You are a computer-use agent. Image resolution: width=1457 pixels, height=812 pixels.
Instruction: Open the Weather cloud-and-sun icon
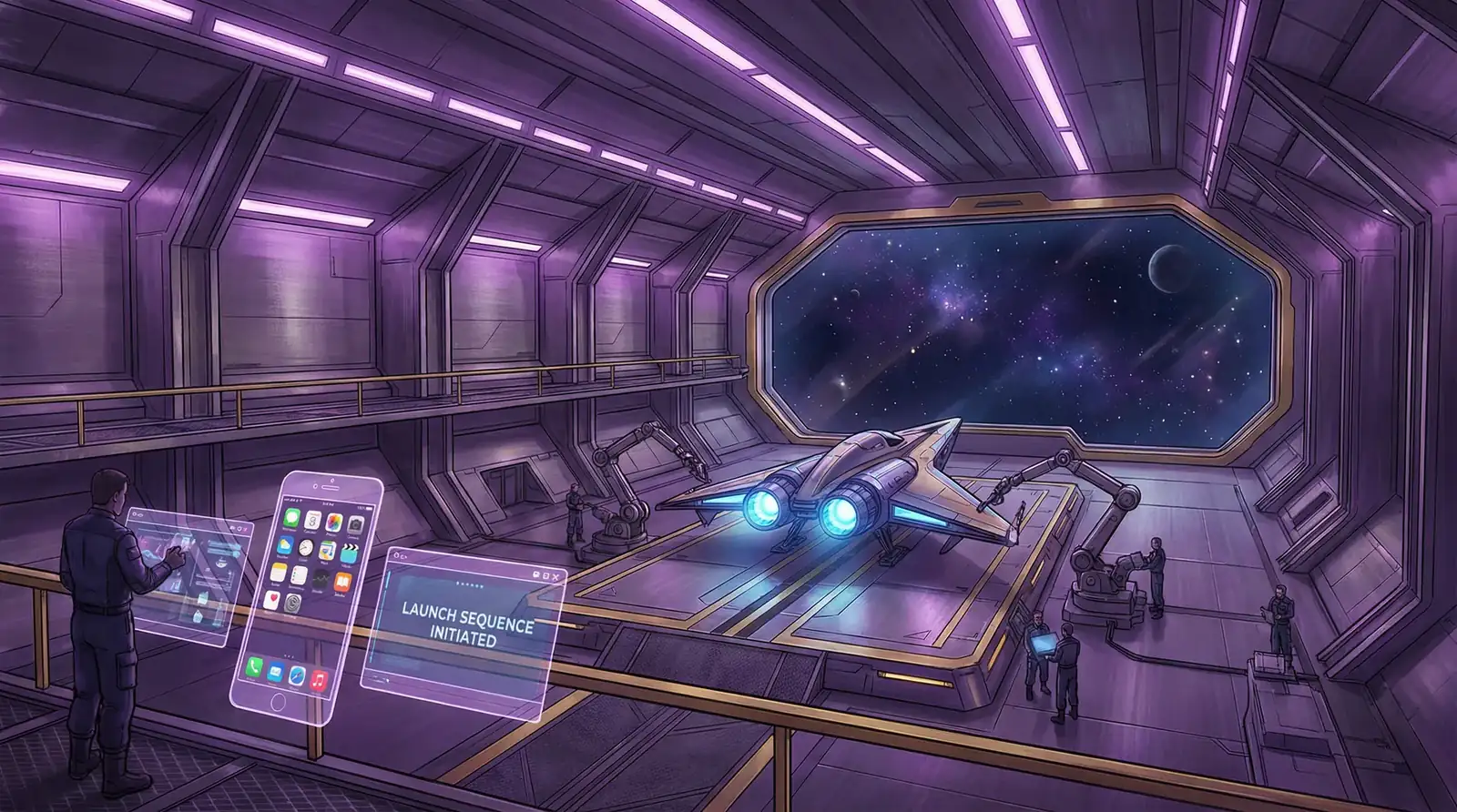click(x=287, y=545)
